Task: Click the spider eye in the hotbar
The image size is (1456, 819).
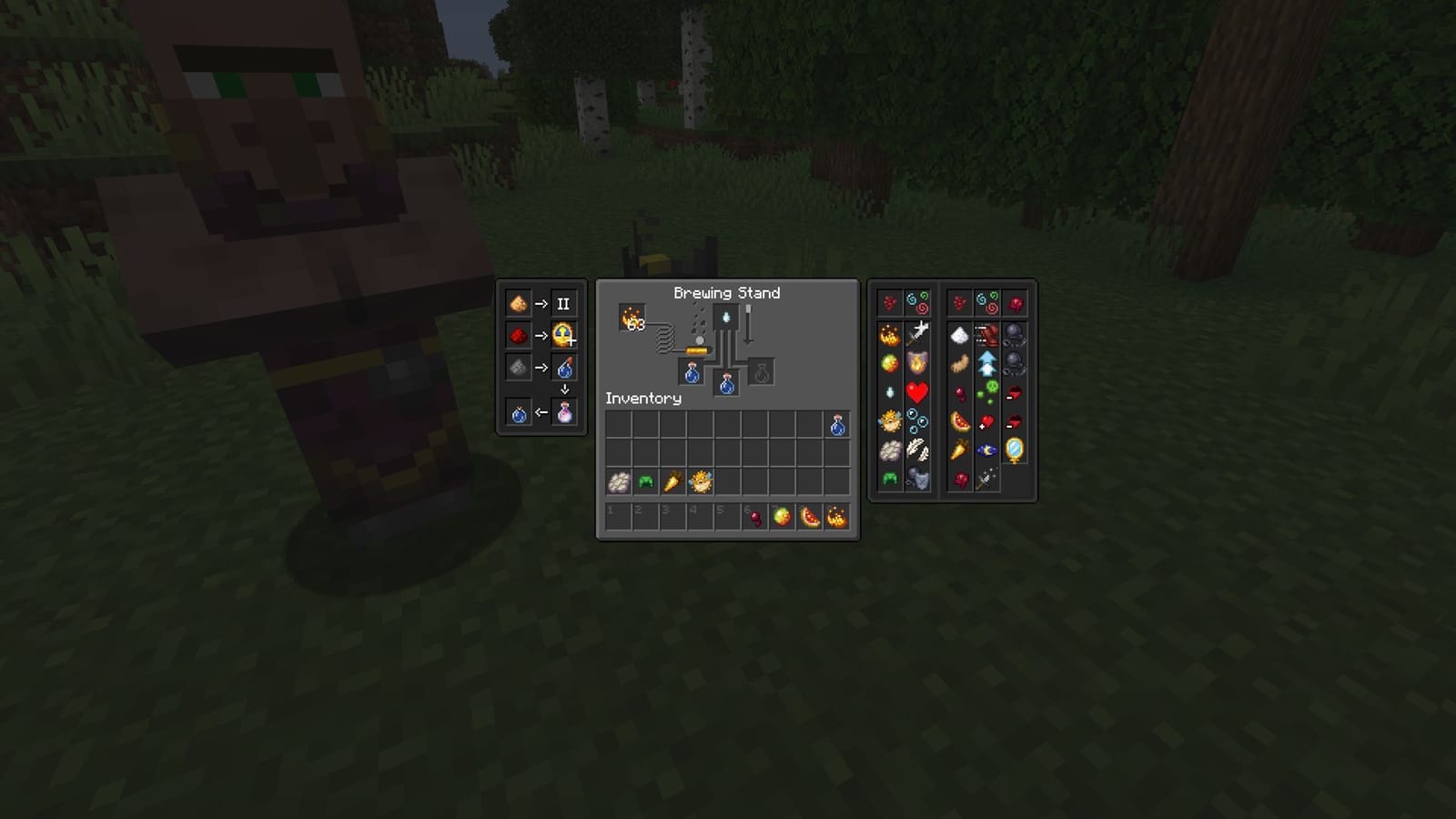Action: coord(755,516)
